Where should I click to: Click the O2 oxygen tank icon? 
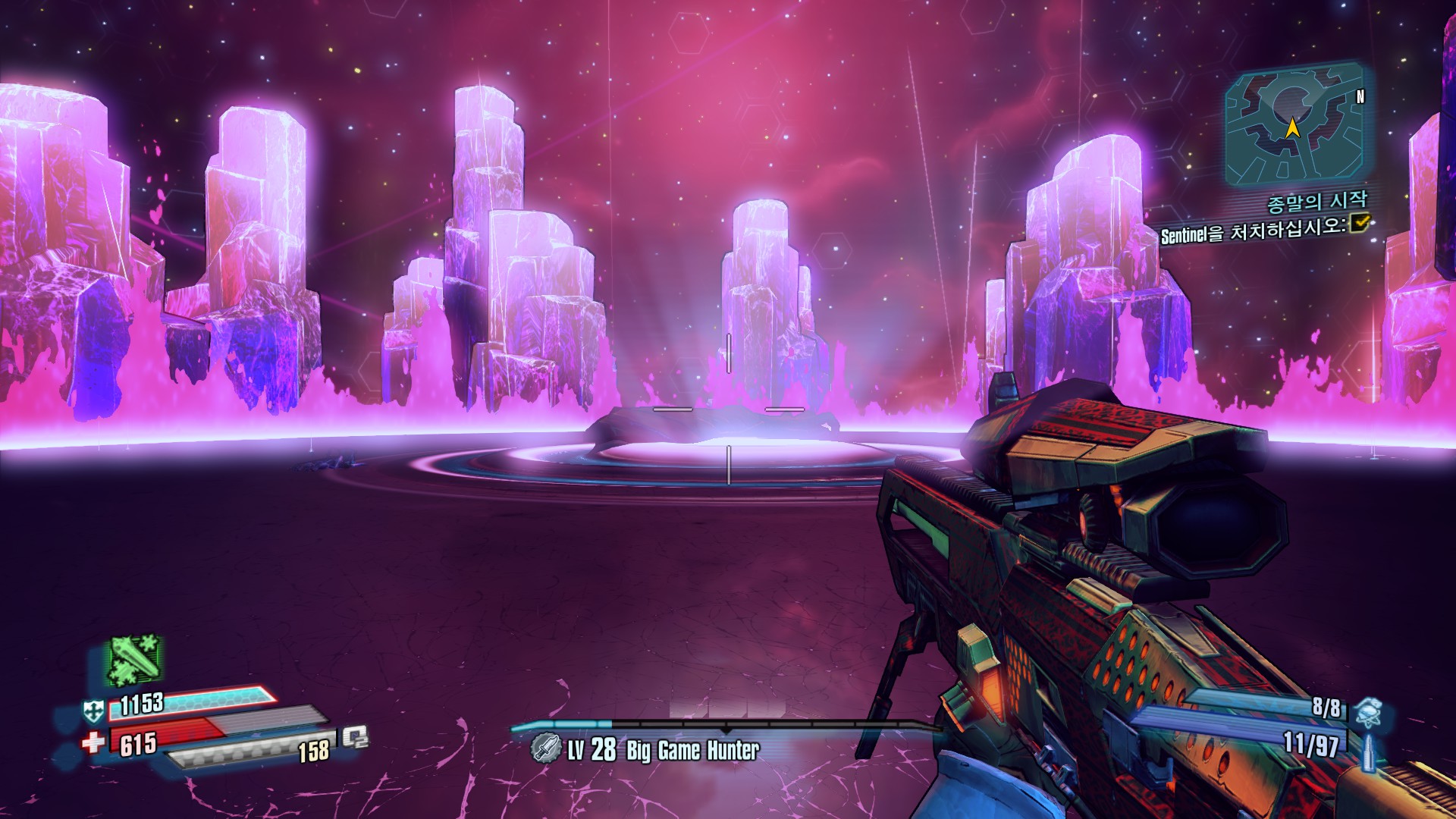tap(355, 736)
